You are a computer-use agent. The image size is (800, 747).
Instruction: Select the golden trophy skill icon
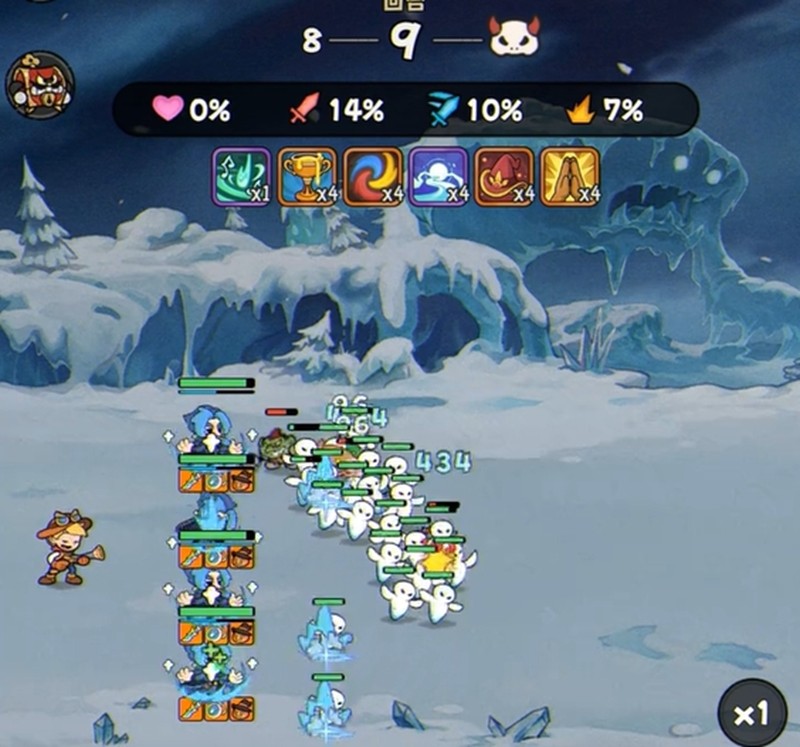coord(307,176)
